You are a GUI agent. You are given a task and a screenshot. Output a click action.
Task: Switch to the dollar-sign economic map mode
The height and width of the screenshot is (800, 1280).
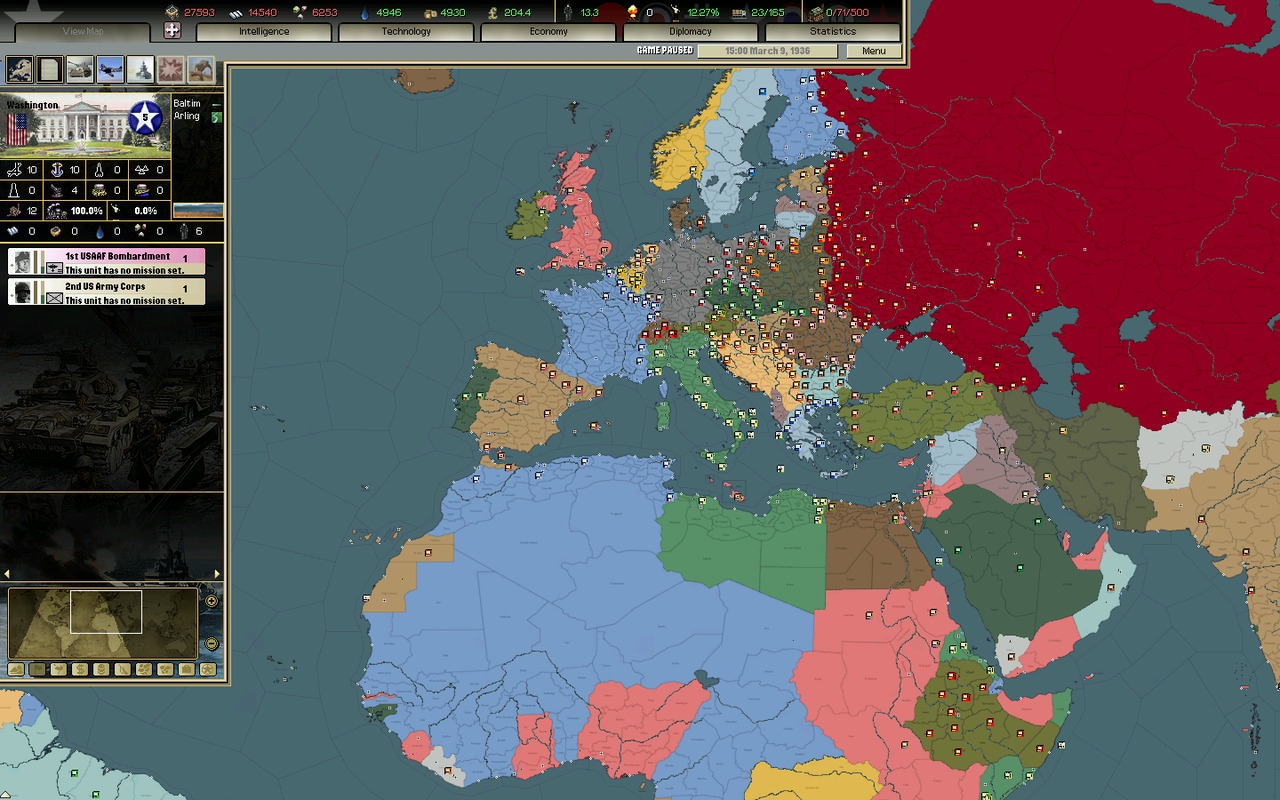point(80,669)
